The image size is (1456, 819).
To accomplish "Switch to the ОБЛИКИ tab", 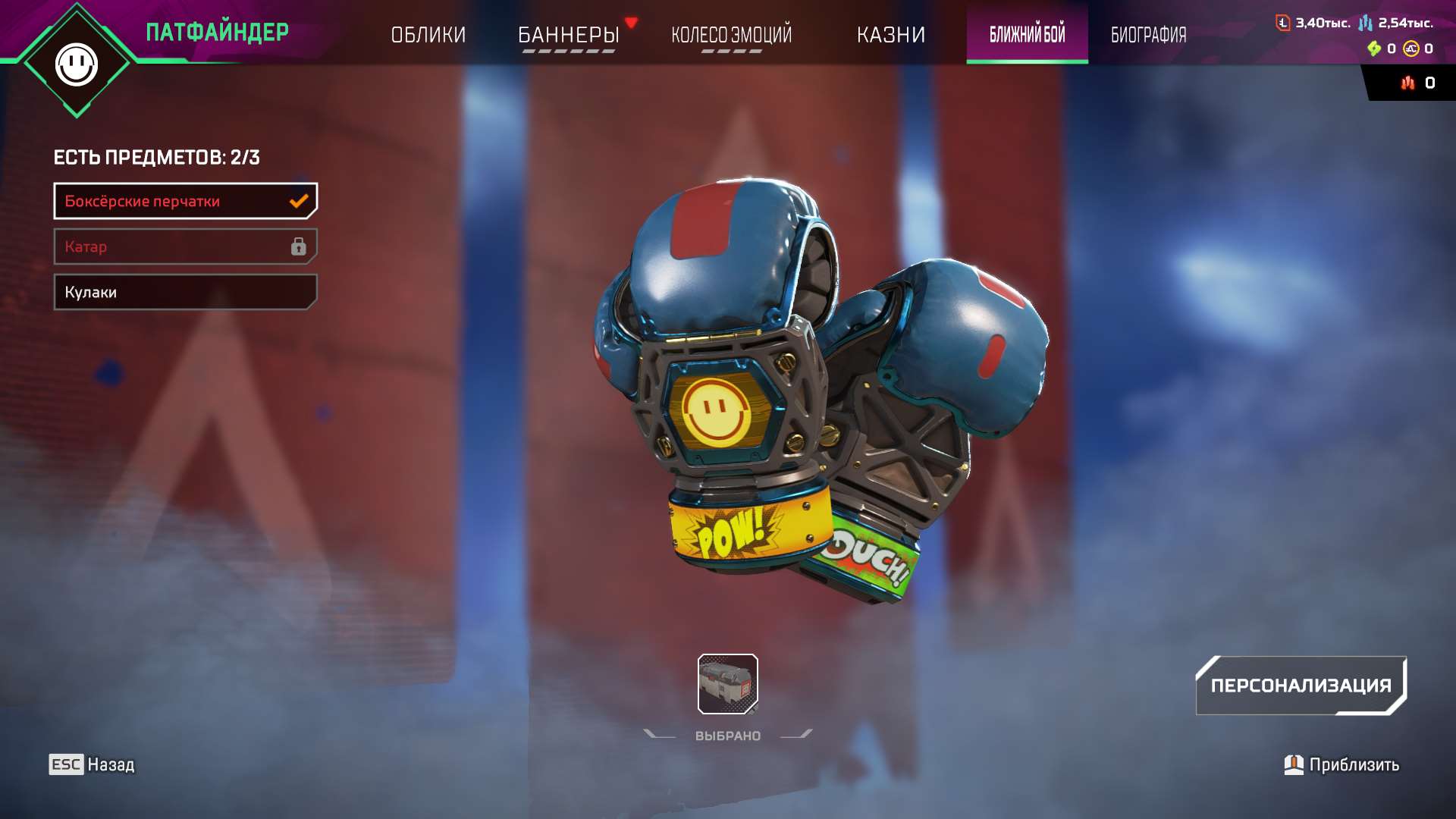I will coord(428,34).
